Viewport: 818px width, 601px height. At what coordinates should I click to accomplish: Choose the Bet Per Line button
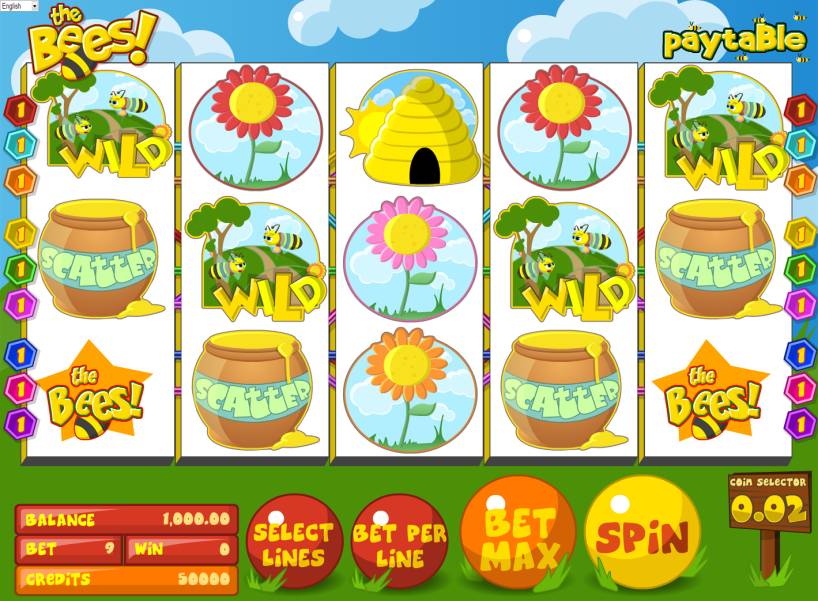(399, 543)
